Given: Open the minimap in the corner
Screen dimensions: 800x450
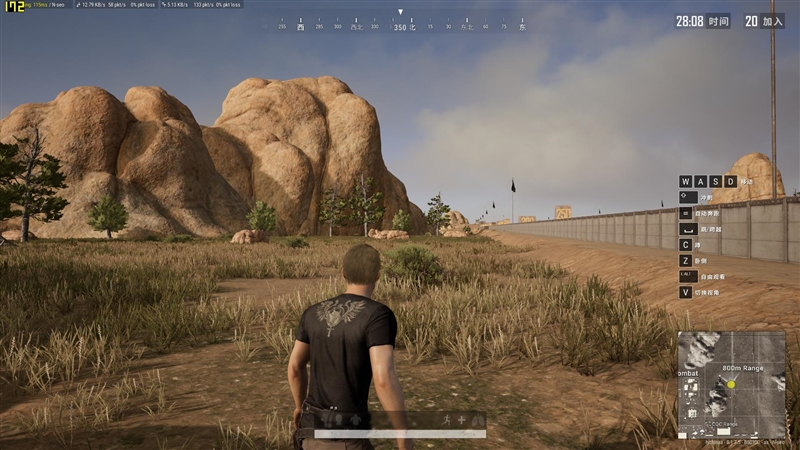Looking at the screenshot, I should coord(731,386).
